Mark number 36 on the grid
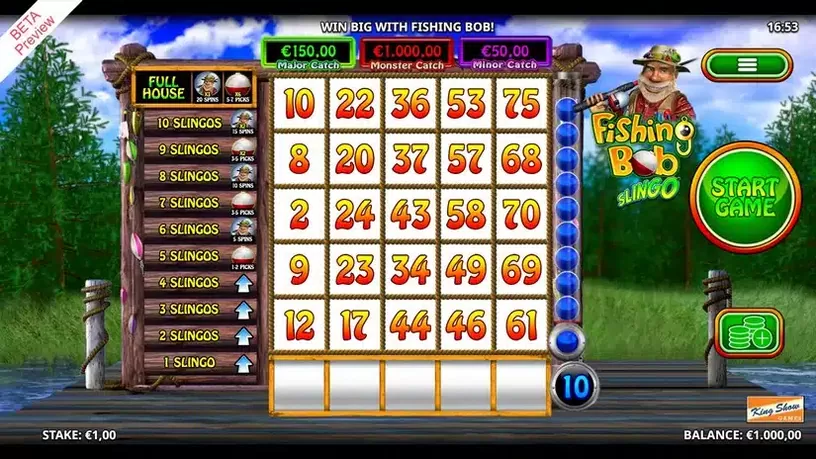This screenshot has height=459, width=816. [x=411, y=104]
